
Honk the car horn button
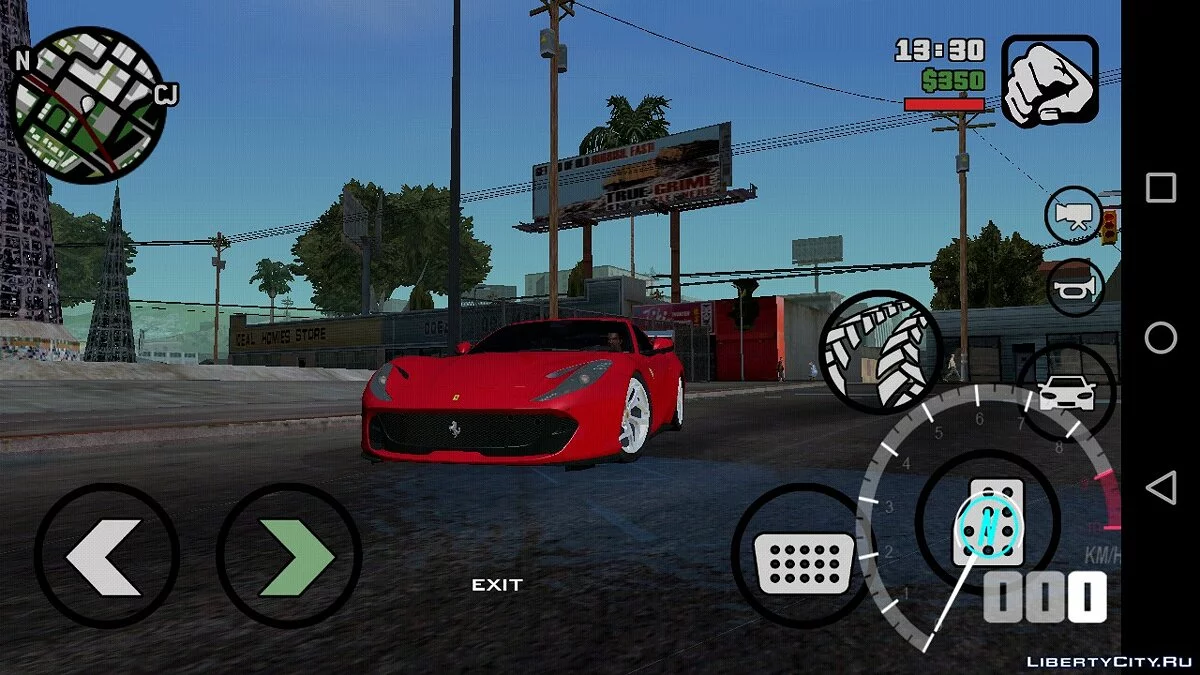1074,287
